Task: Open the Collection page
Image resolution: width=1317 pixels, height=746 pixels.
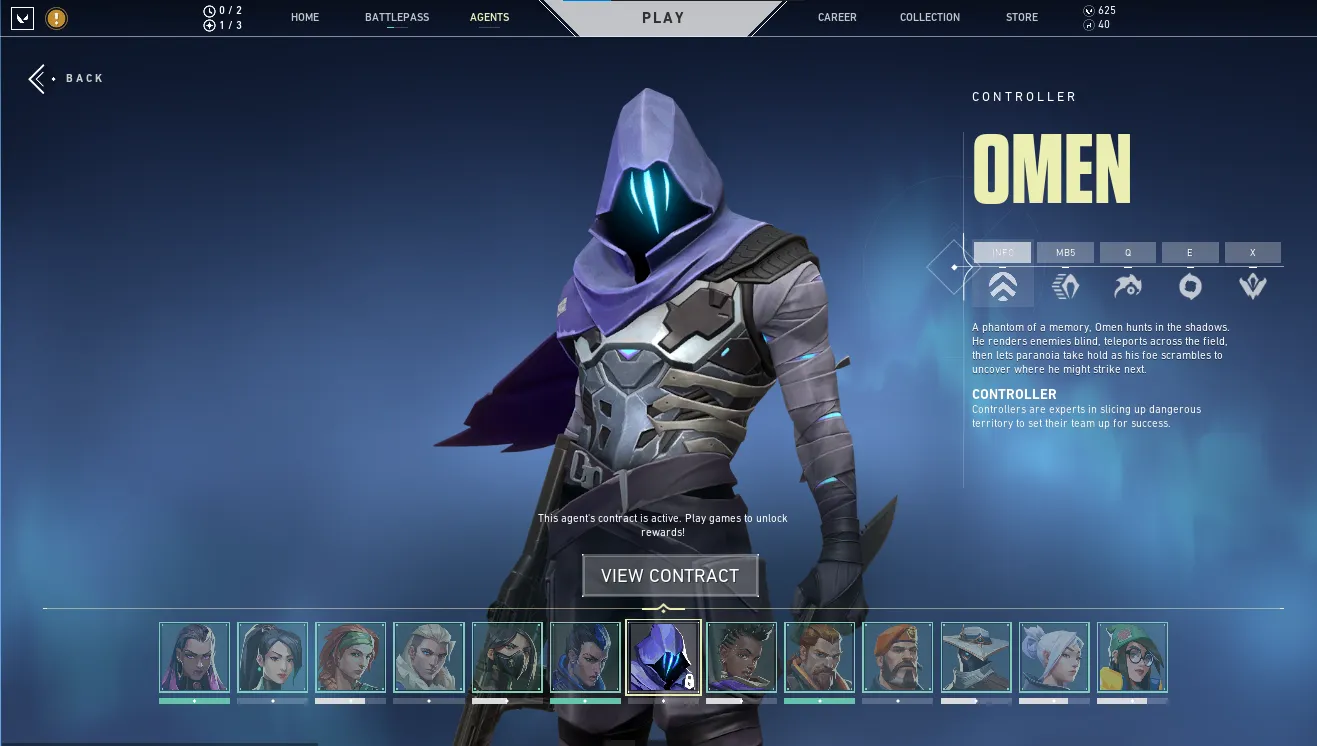Action: 930,17
